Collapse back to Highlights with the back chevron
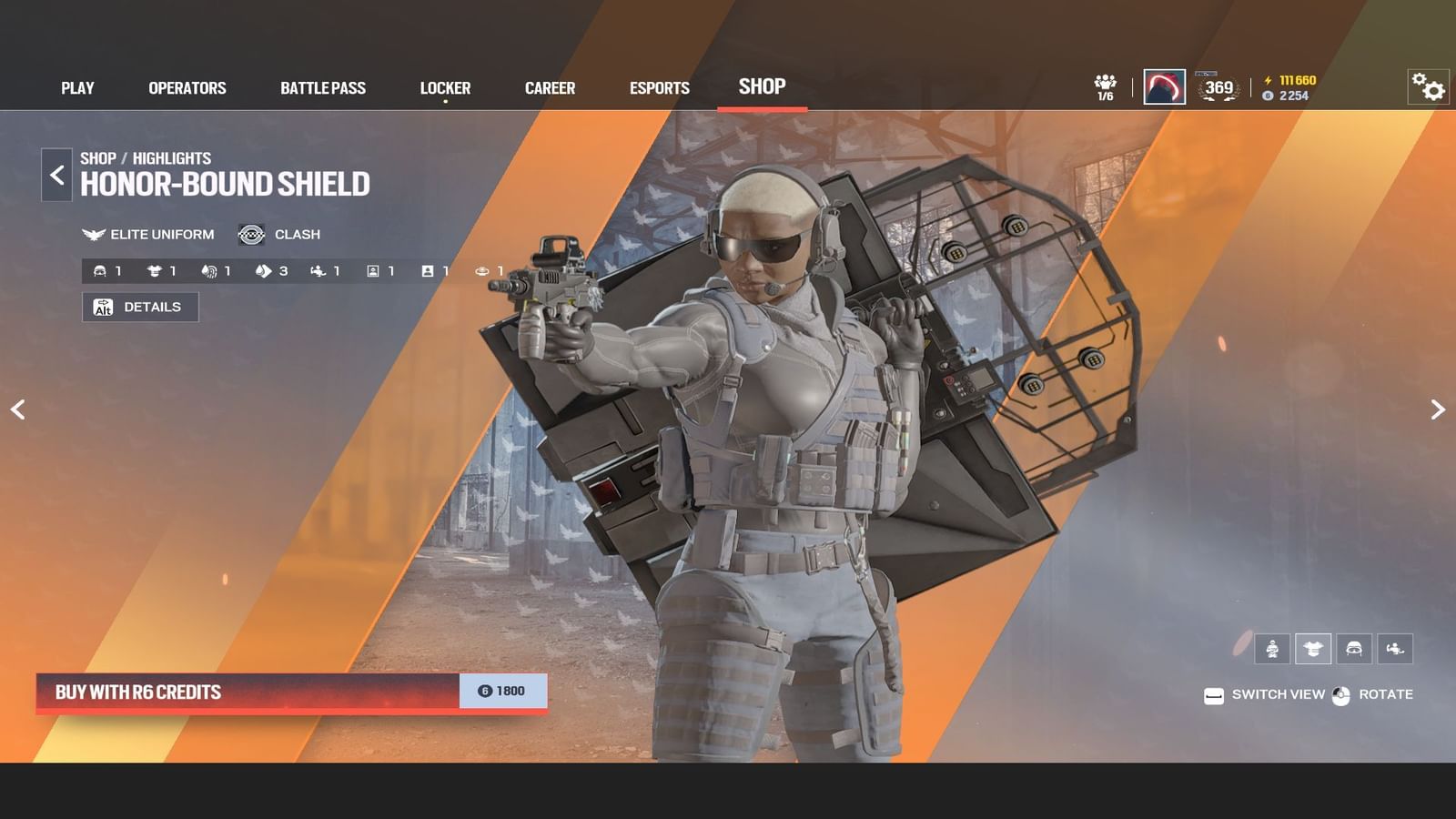This screenshot has height=819, width=1456. coord(56,175)
